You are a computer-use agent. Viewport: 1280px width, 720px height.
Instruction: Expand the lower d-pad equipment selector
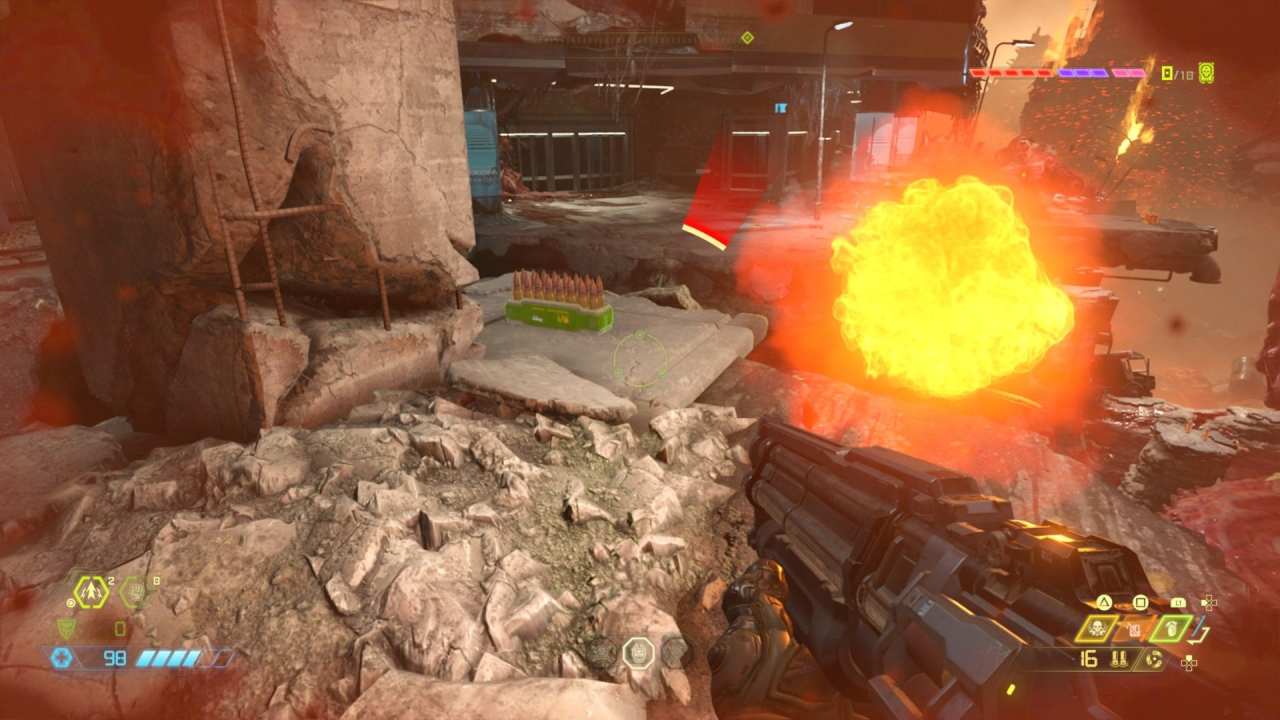pyautogui.click(x=1188, y=663)
